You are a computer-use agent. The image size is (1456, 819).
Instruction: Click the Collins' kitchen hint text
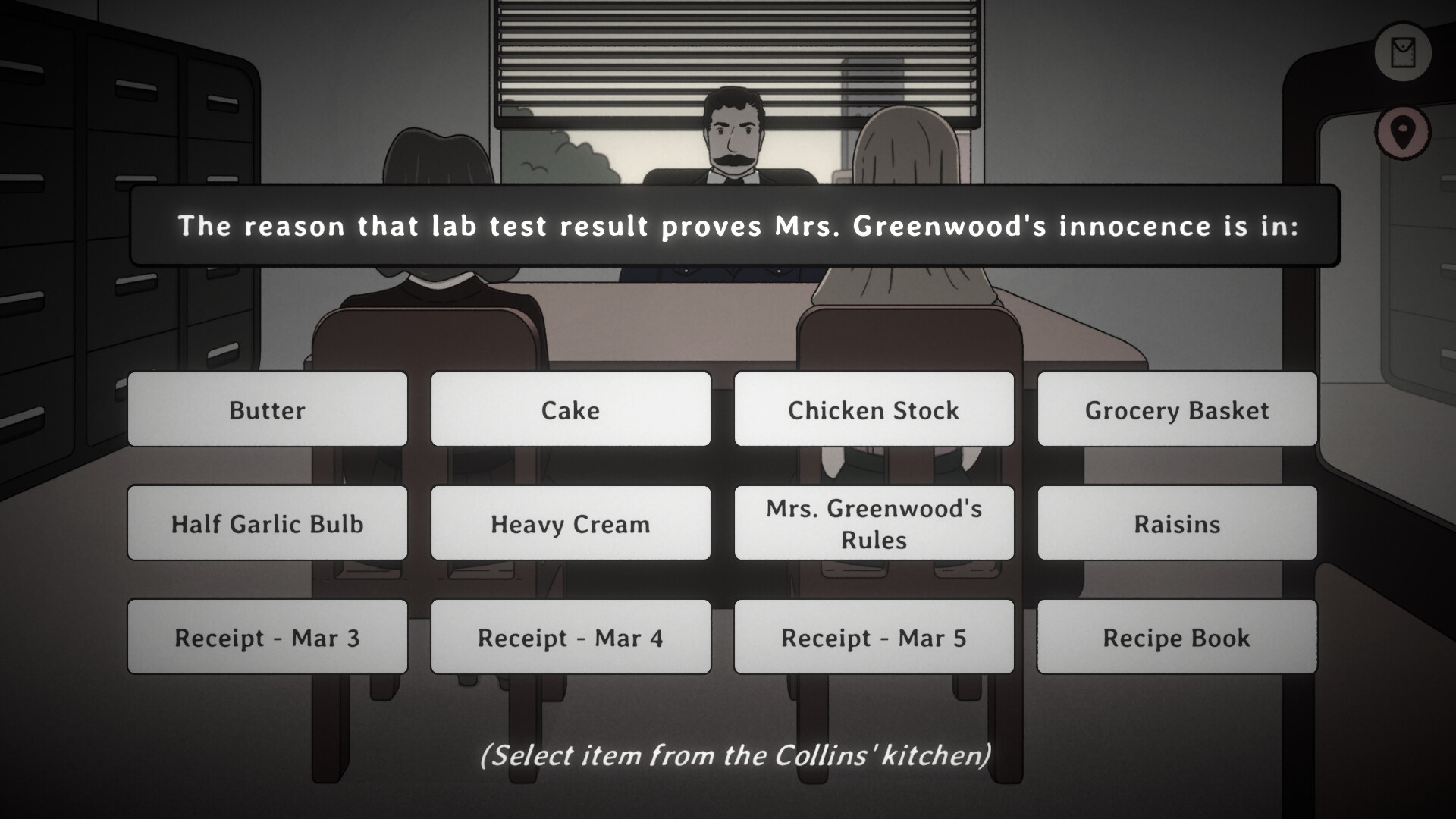pyautogui.click(x=736, y=755)
